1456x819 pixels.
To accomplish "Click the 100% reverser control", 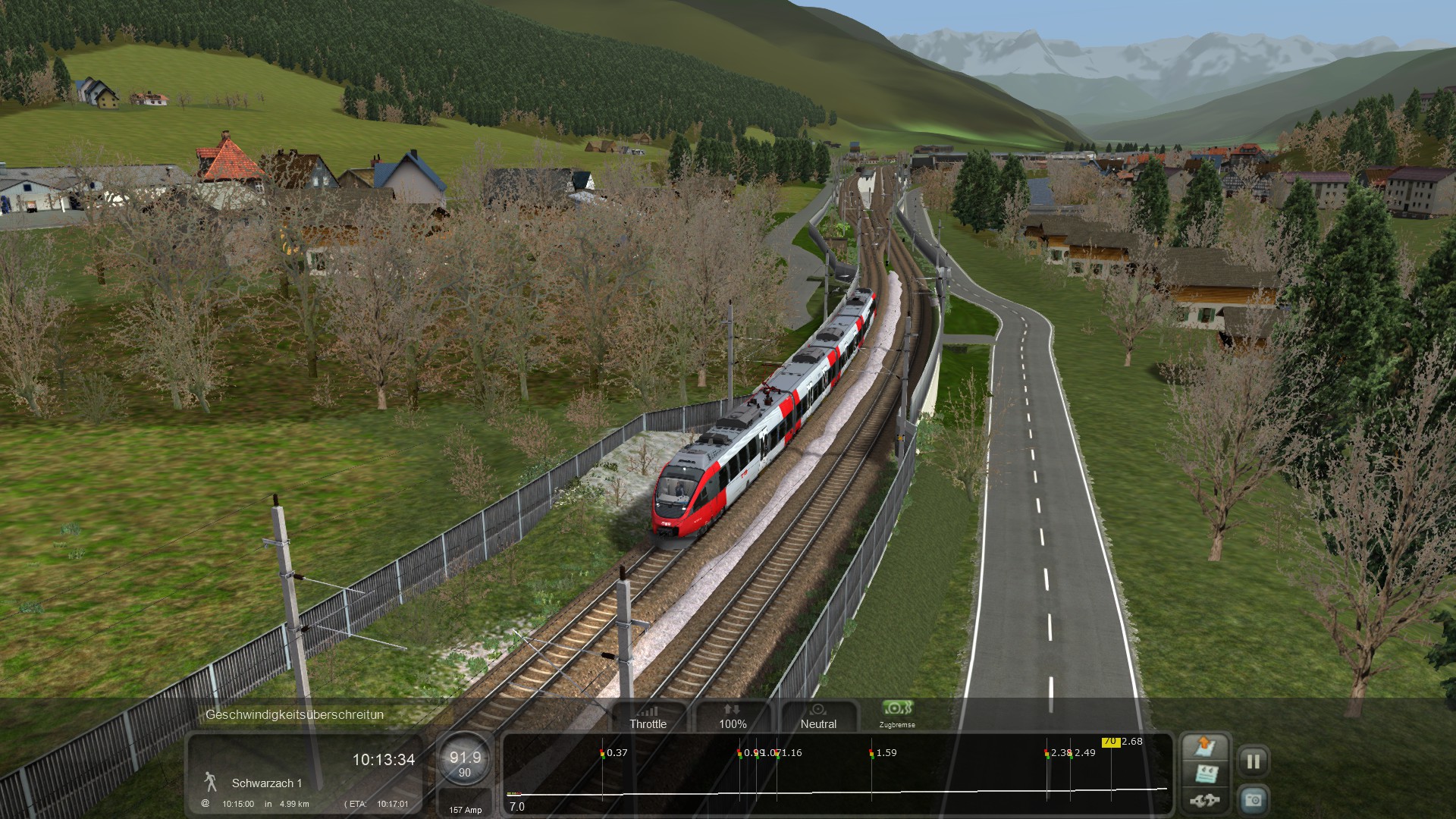I will 733,717.
